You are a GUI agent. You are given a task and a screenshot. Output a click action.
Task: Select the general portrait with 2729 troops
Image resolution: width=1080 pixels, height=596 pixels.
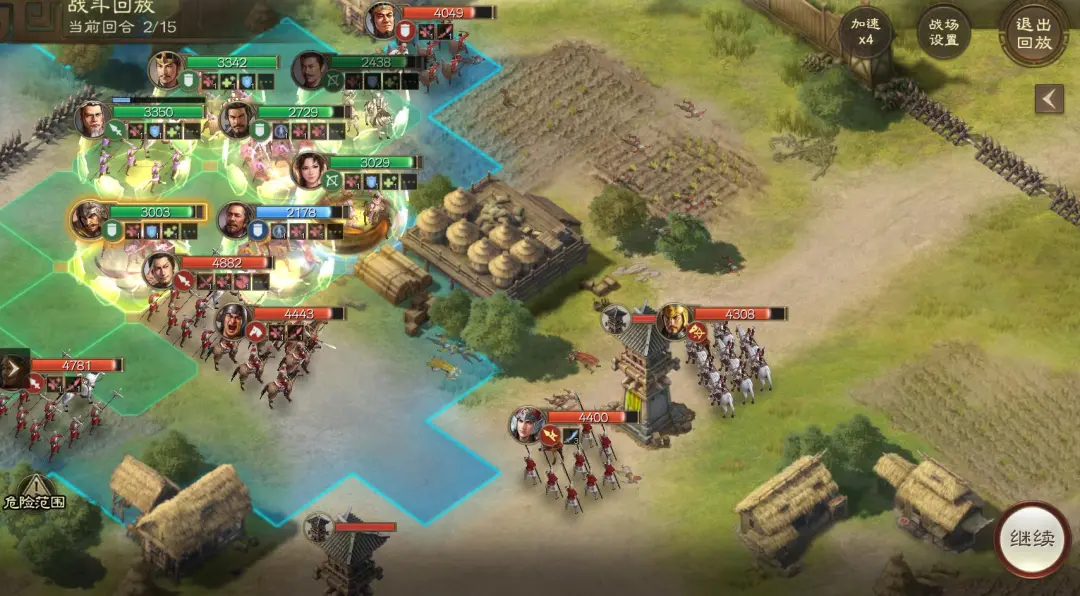click(237, 119)
